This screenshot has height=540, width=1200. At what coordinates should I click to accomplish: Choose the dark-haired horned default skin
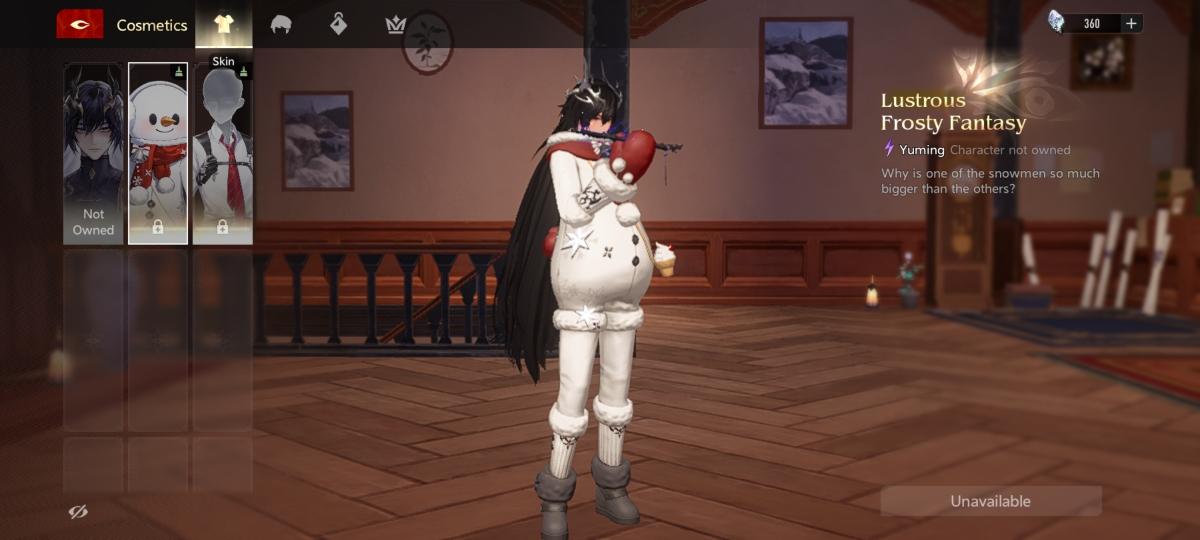click(x=93, y=153)
